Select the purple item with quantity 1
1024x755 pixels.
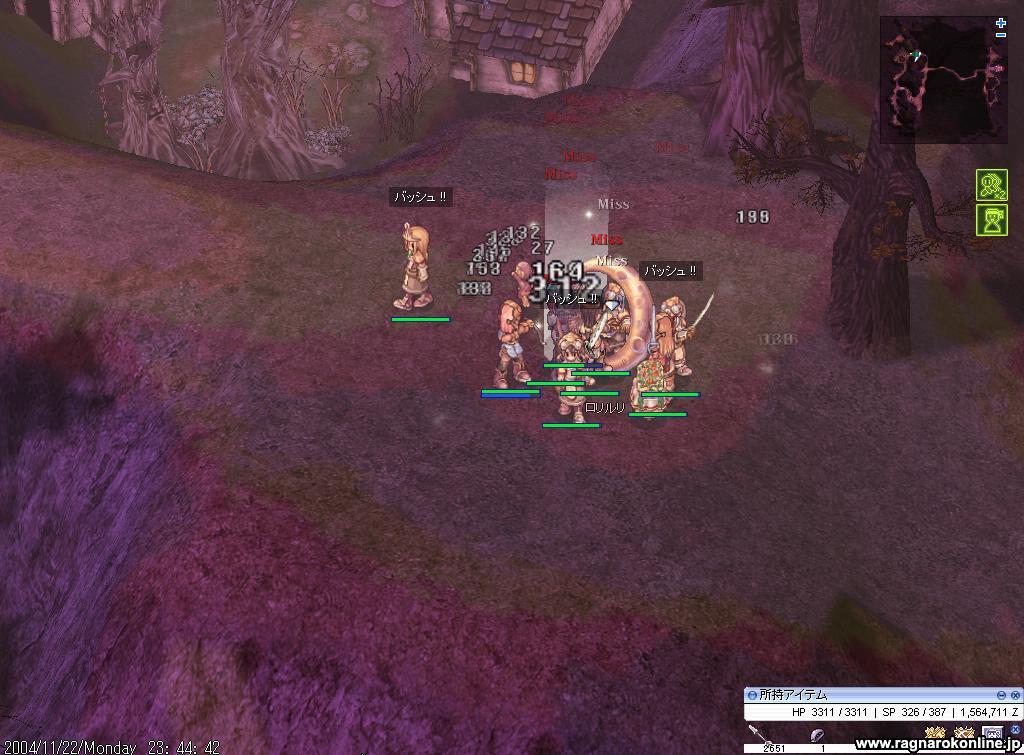(818, 736)
